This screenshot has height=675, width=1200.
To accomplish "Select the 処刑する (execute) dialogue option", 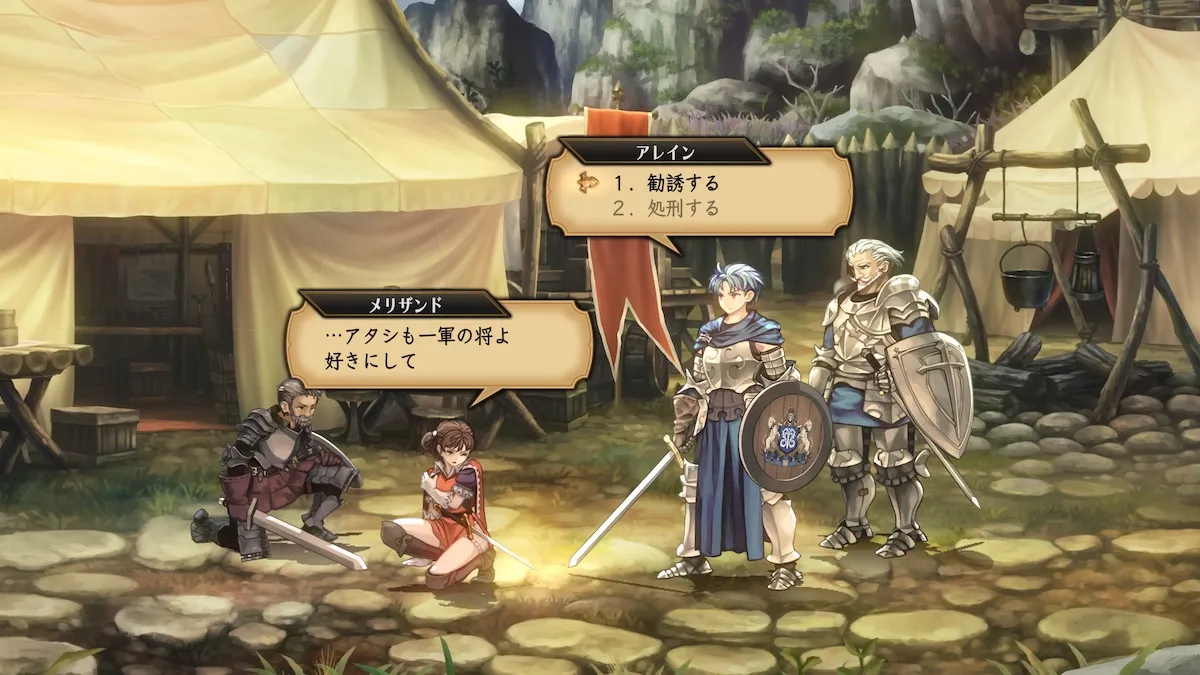I will [x=666, y=208].
